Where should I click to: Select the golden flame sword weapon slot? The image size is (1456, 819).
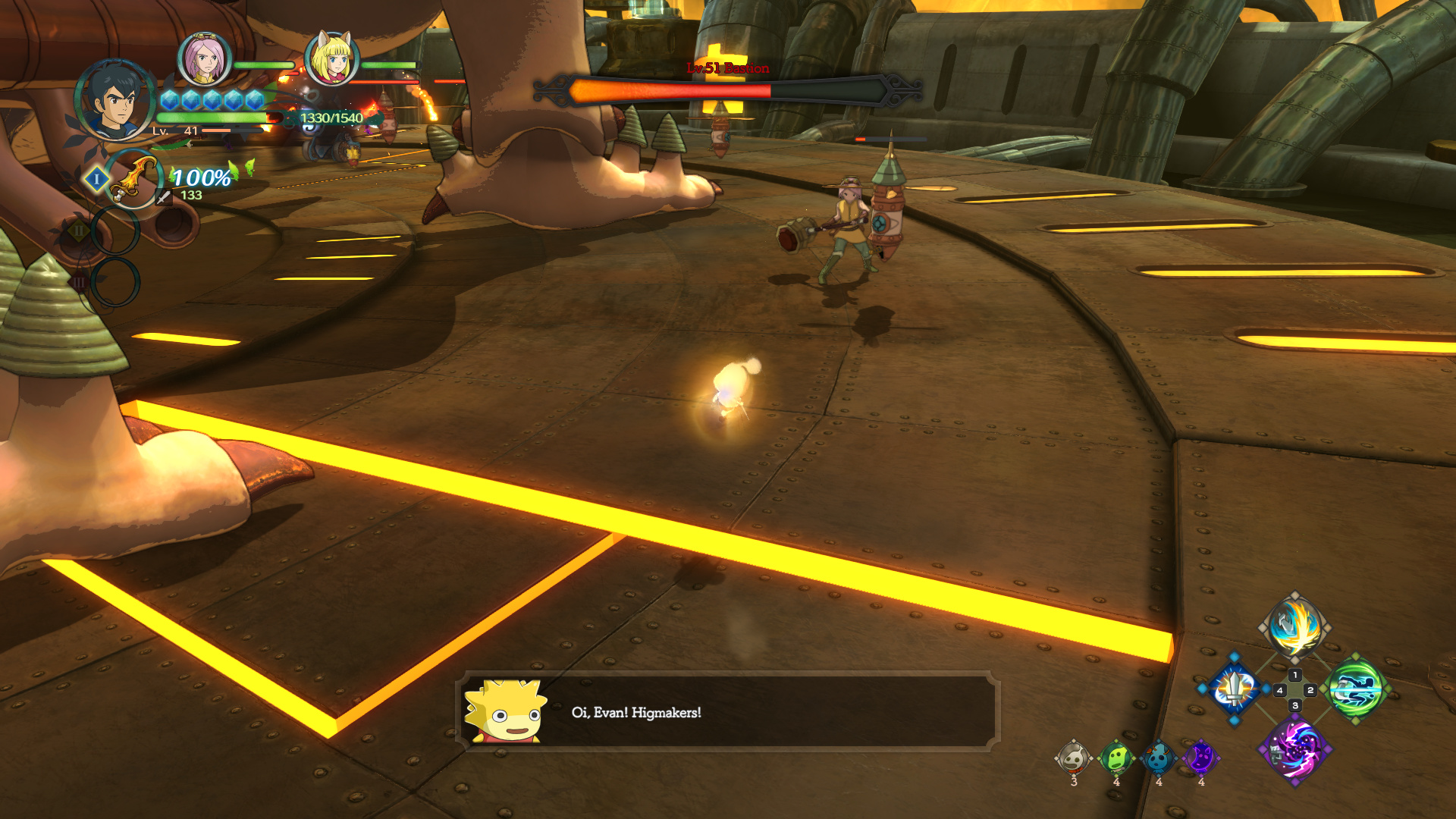[x=133, y=180]
